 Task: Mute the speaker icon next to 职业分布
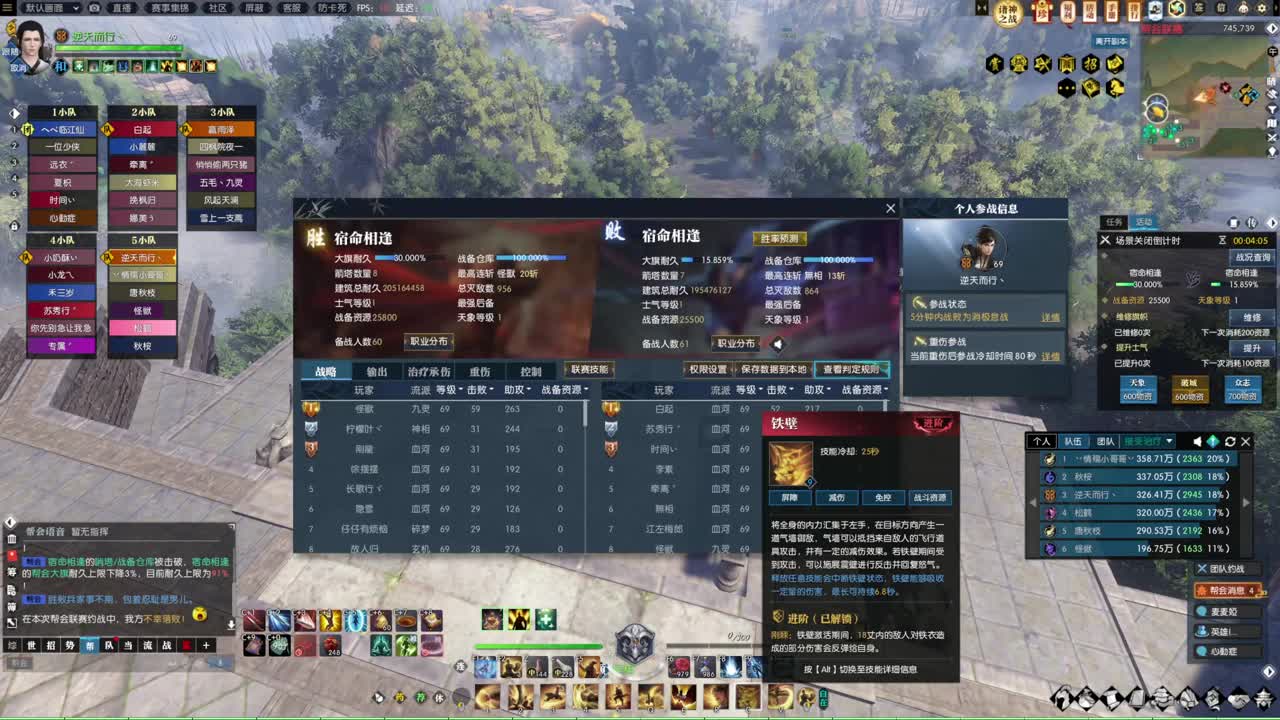point(777,343)
